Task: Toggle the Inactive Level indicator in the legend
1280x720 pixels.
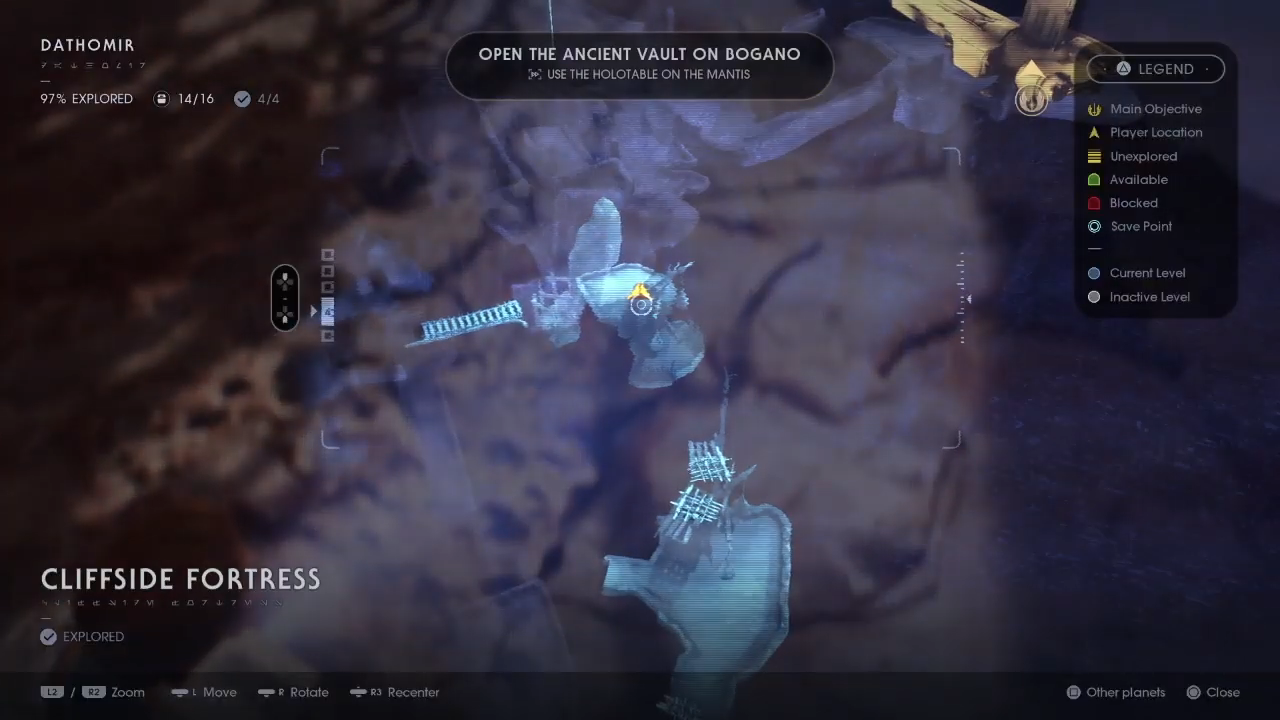Action: 1094,297
